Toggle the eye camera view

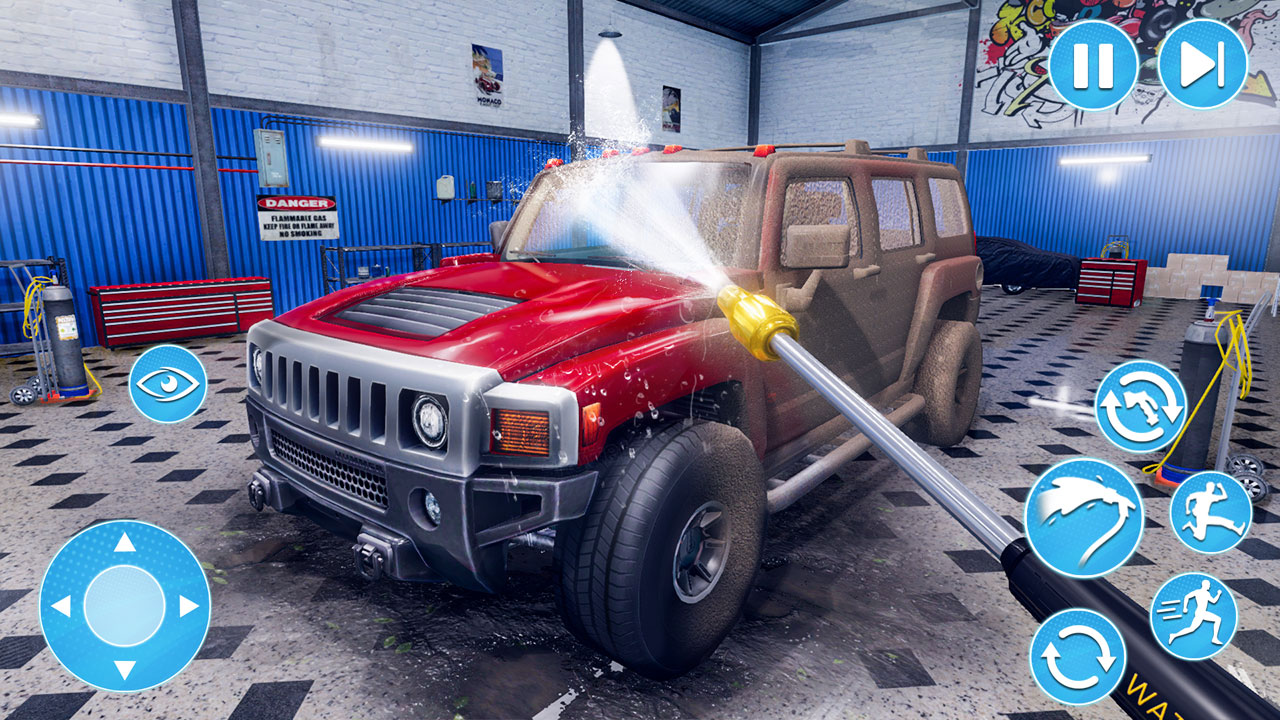pyautogui.click(x=168, y=383)
